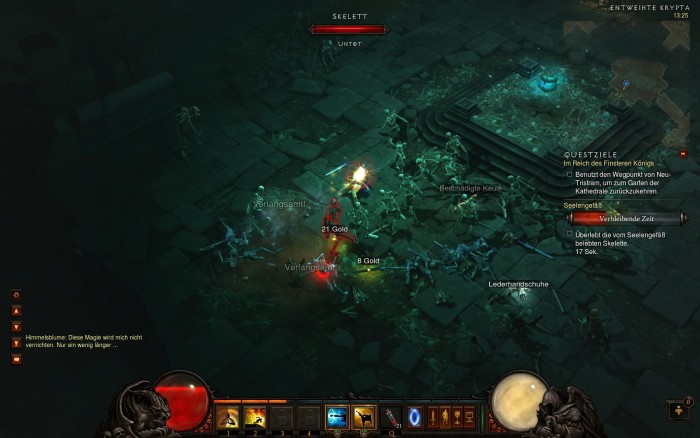Image resolution: width=700 pixels, height=438 pixels.
Task: Activate the skill in hotbar slot 1
Action: [x=228, y=416]
